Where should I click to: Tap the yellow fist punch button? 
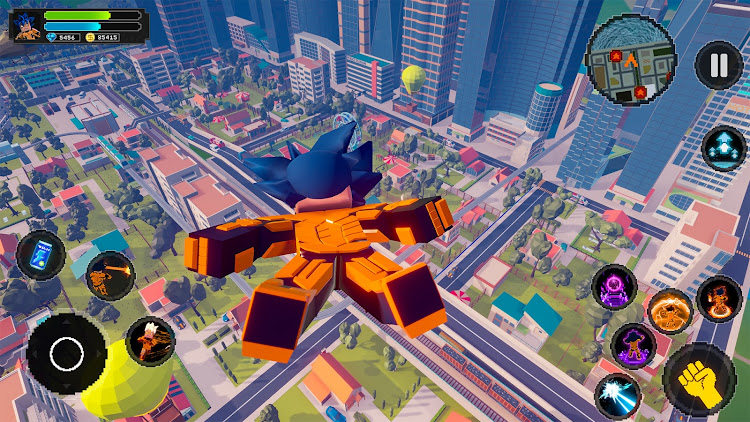(700, 380)
